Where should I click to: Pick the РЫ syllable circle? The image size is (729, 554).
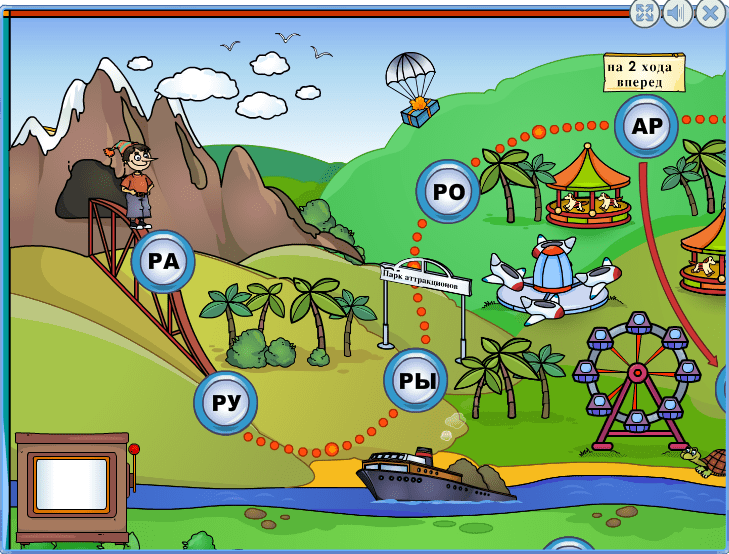(416, 381)
